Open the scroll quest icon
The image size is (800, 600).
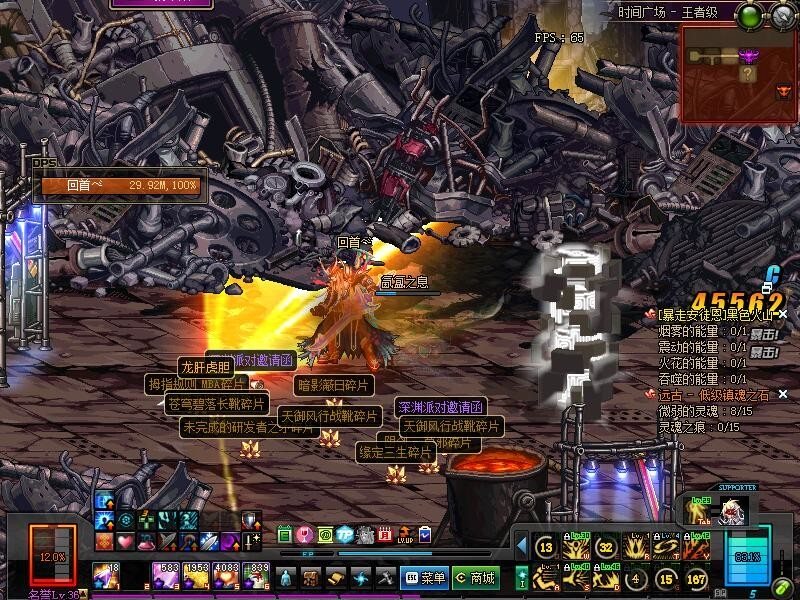[336, 578]
